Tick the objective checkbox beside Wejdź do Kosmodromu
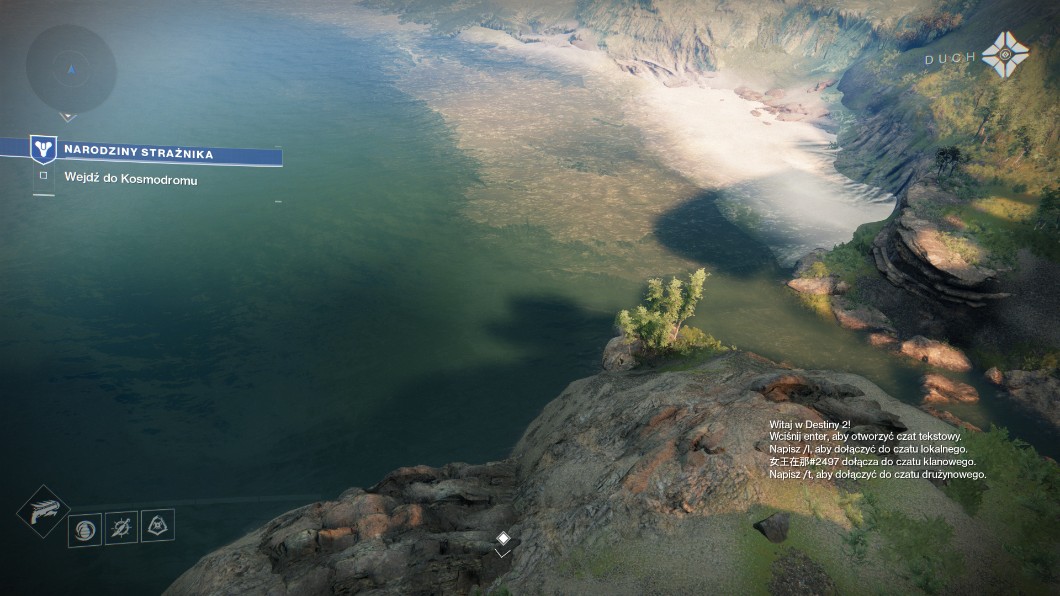Viewport: 1060px width, 596px height. click(x=43, y=176)
